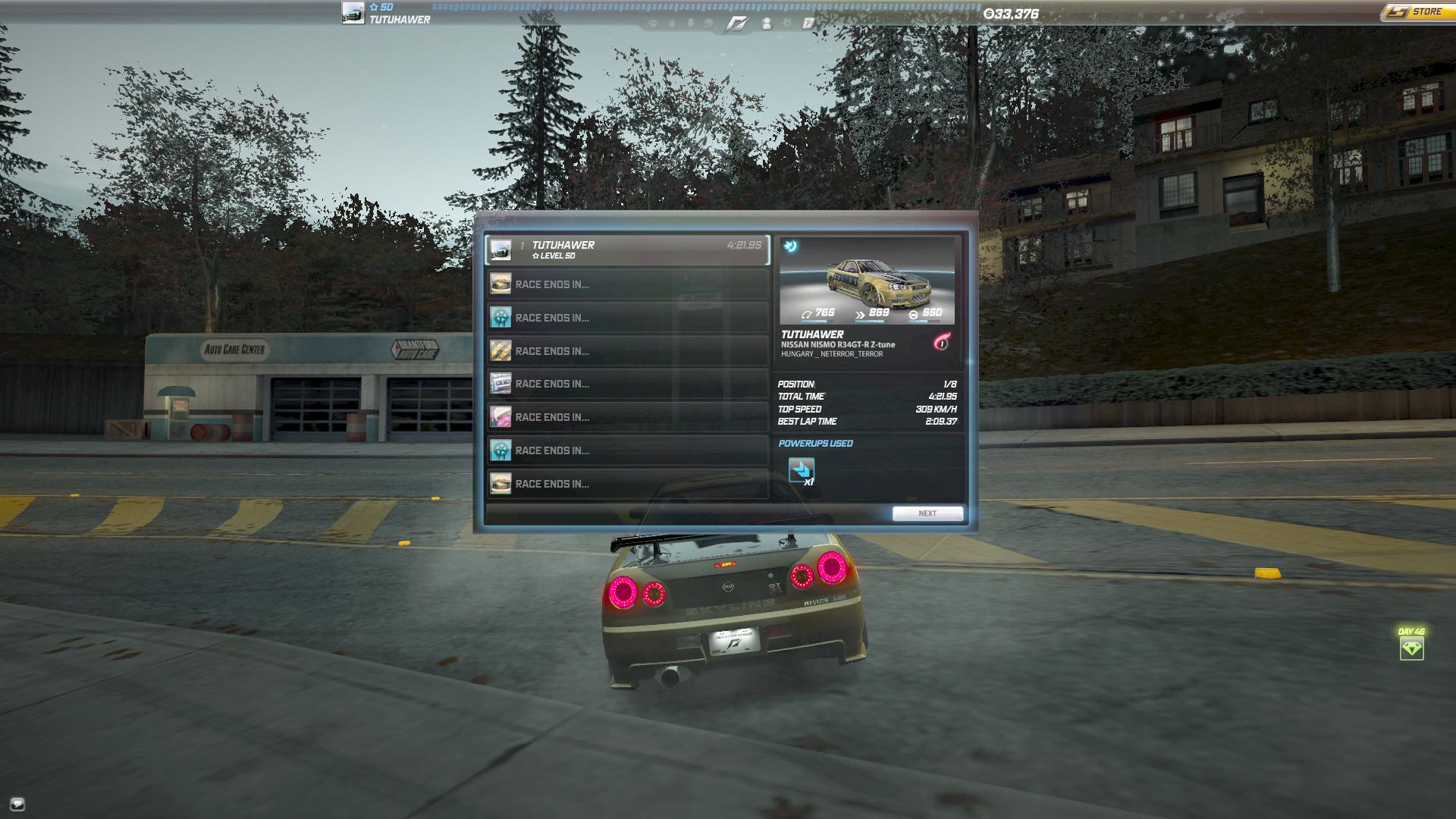This screenshot has width=1456, height=819.
Task: Open the friends profile silhouette icon
Action: coord(767,24)
